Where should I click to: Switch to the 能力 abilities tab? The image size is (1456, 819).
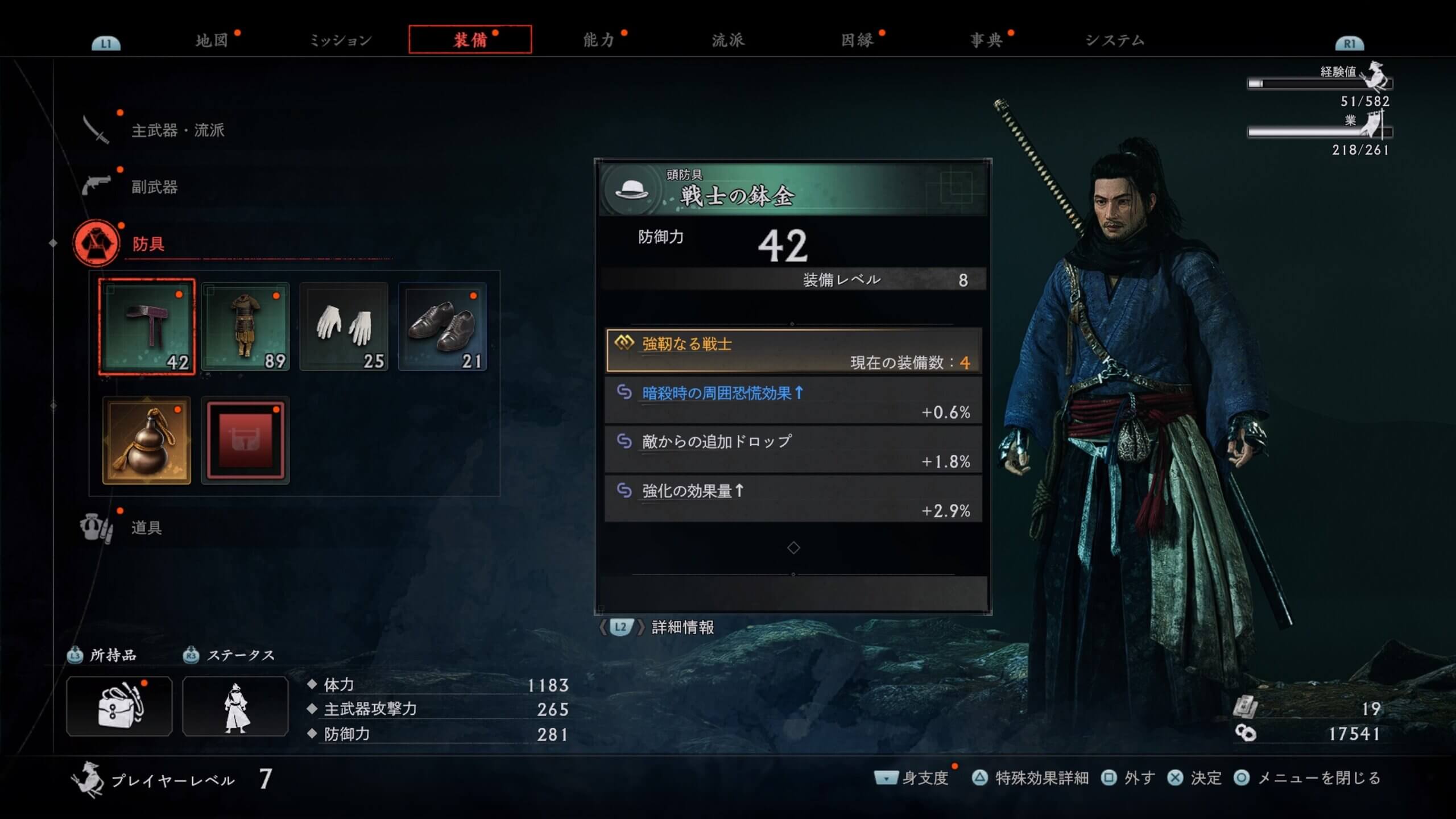[x=599, y=40]
